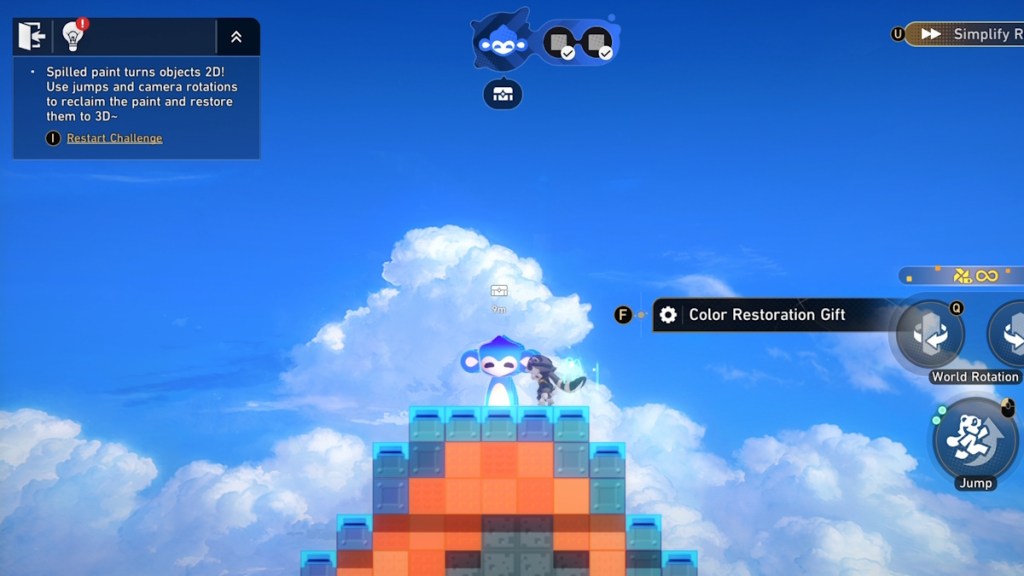Interact with the Color Restoration Gift prompt
This screenshot has width=1024, height=576.
(x=766, y=315)
